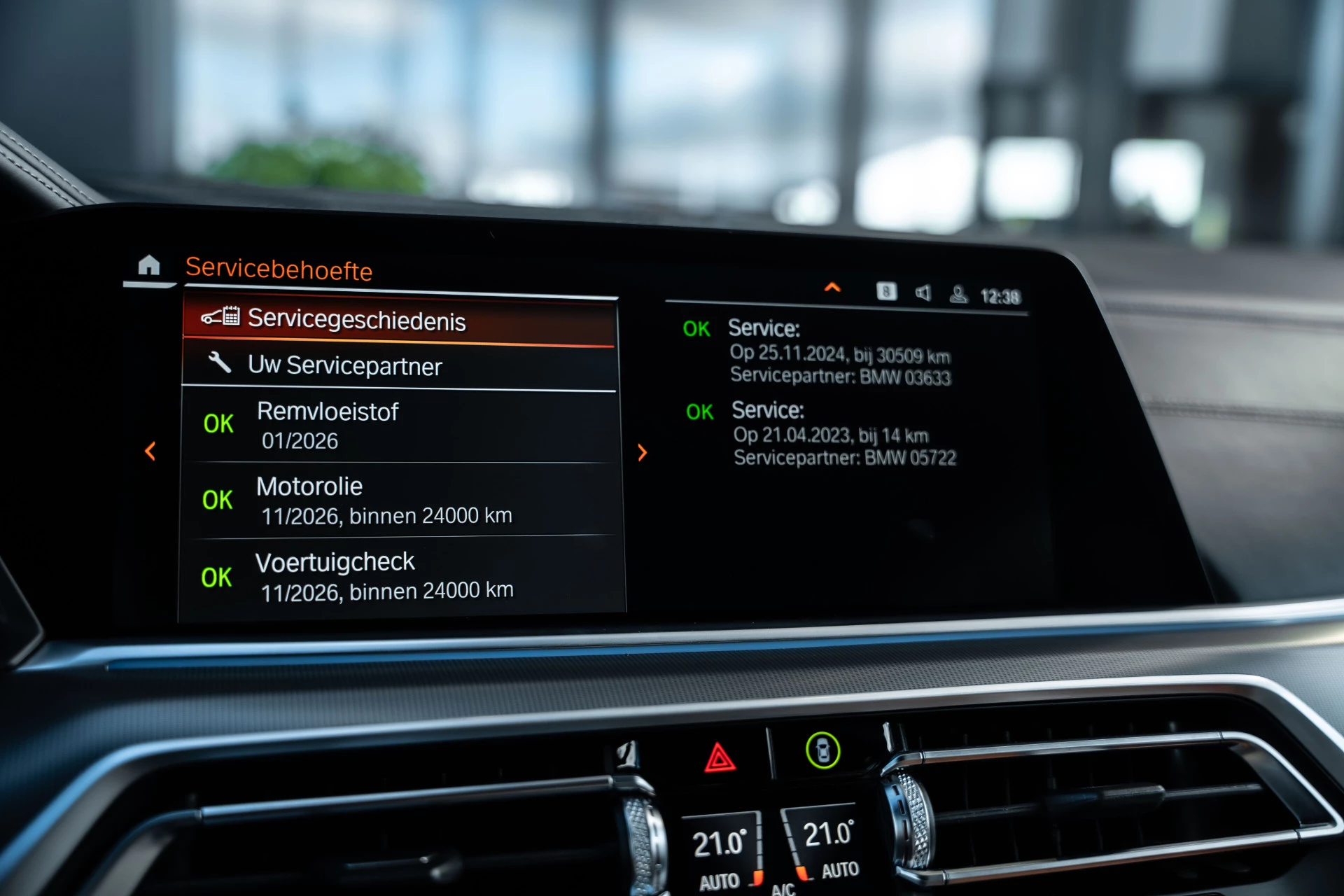The width and height of the screenshot is (1344, 896).
Task: Choose the Remvloeistof service row
Action: pyautogui.click(x=399, y=426)
